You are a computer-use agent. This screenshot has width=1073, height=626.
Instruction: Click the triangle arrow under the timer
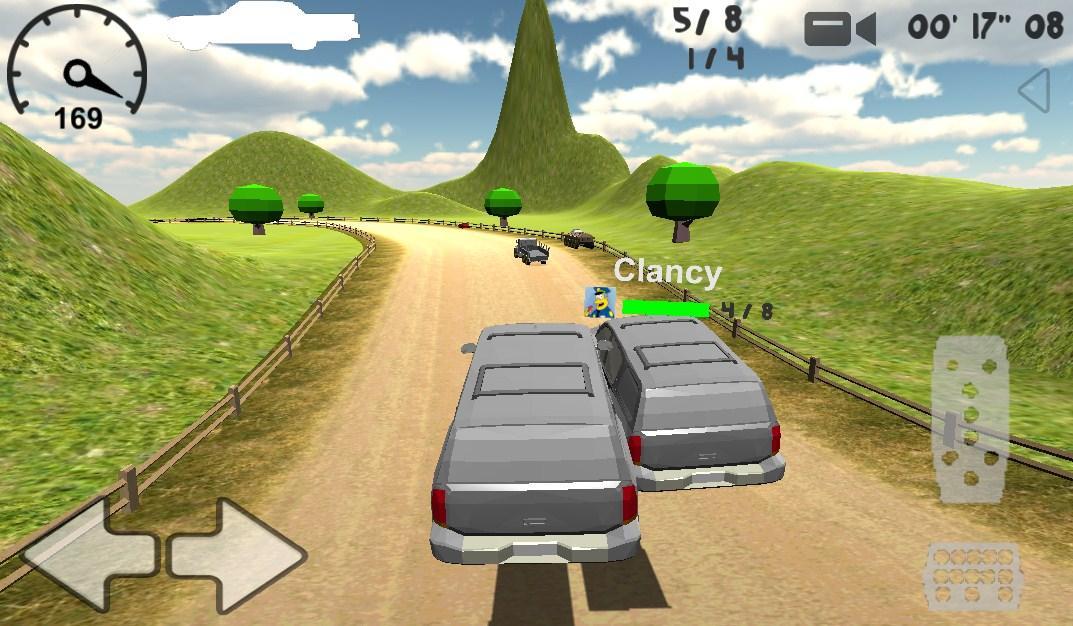[x=1035, y=91]
